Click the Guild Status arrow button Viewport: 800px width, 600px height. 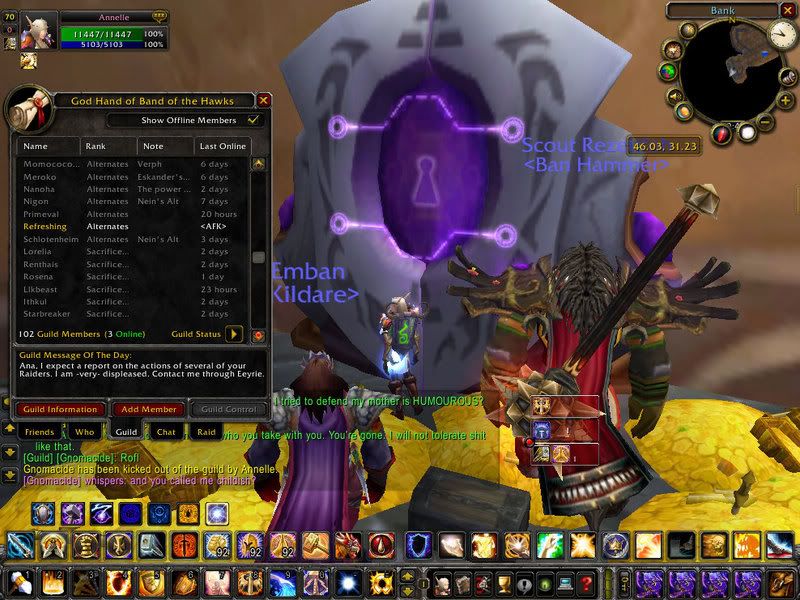click(x=235, y=334)
